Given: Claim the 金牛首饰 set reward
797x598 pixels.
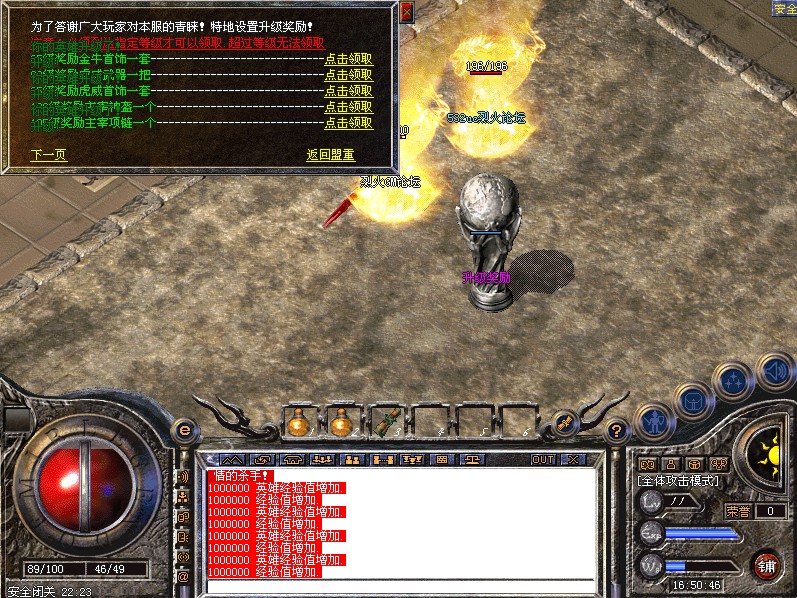Looking at the screenshot, I should (348, 59).
